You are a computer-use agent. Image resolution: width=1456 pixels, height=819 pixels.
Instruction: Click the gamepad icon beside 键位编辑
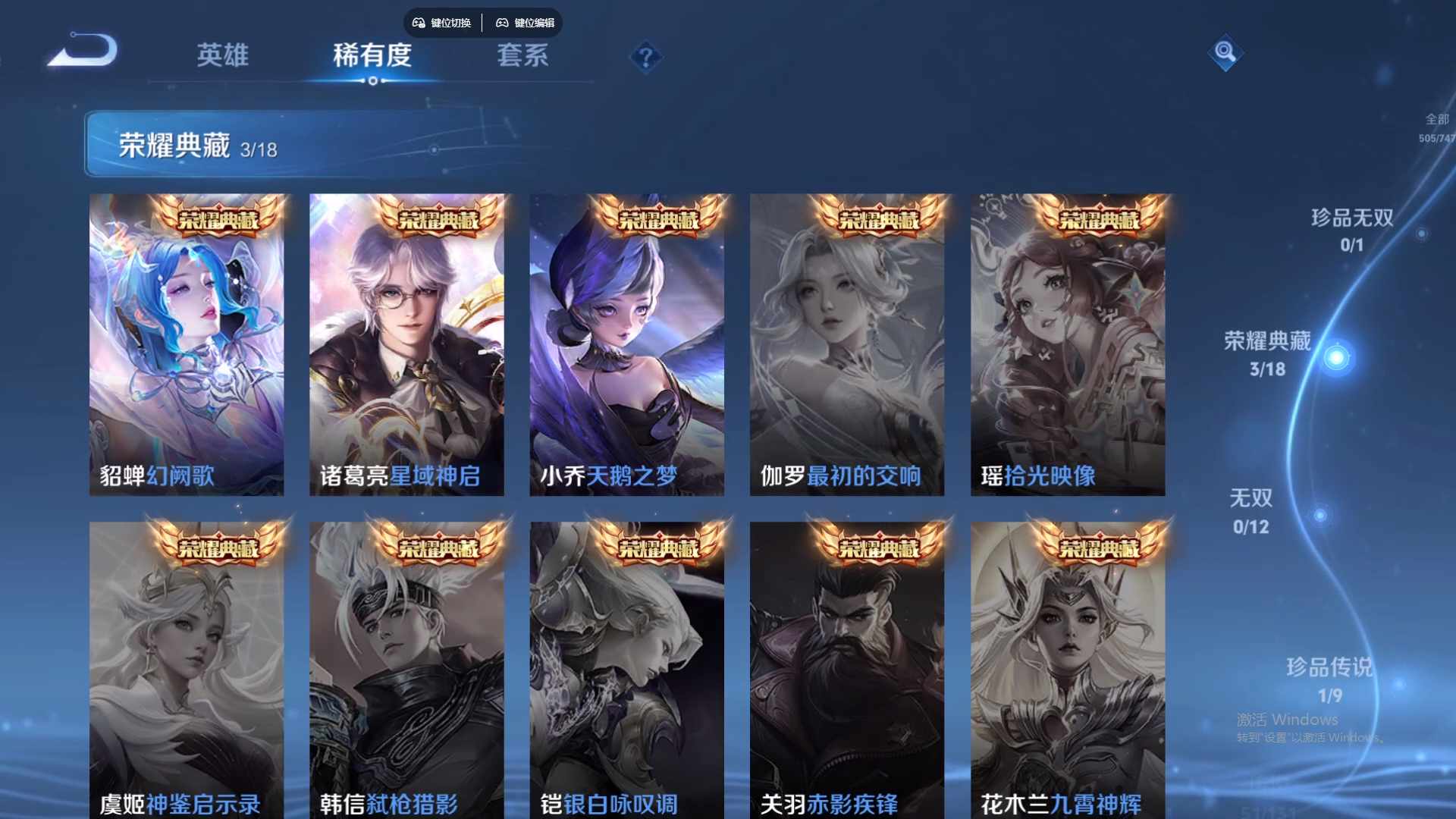point(503,23)
